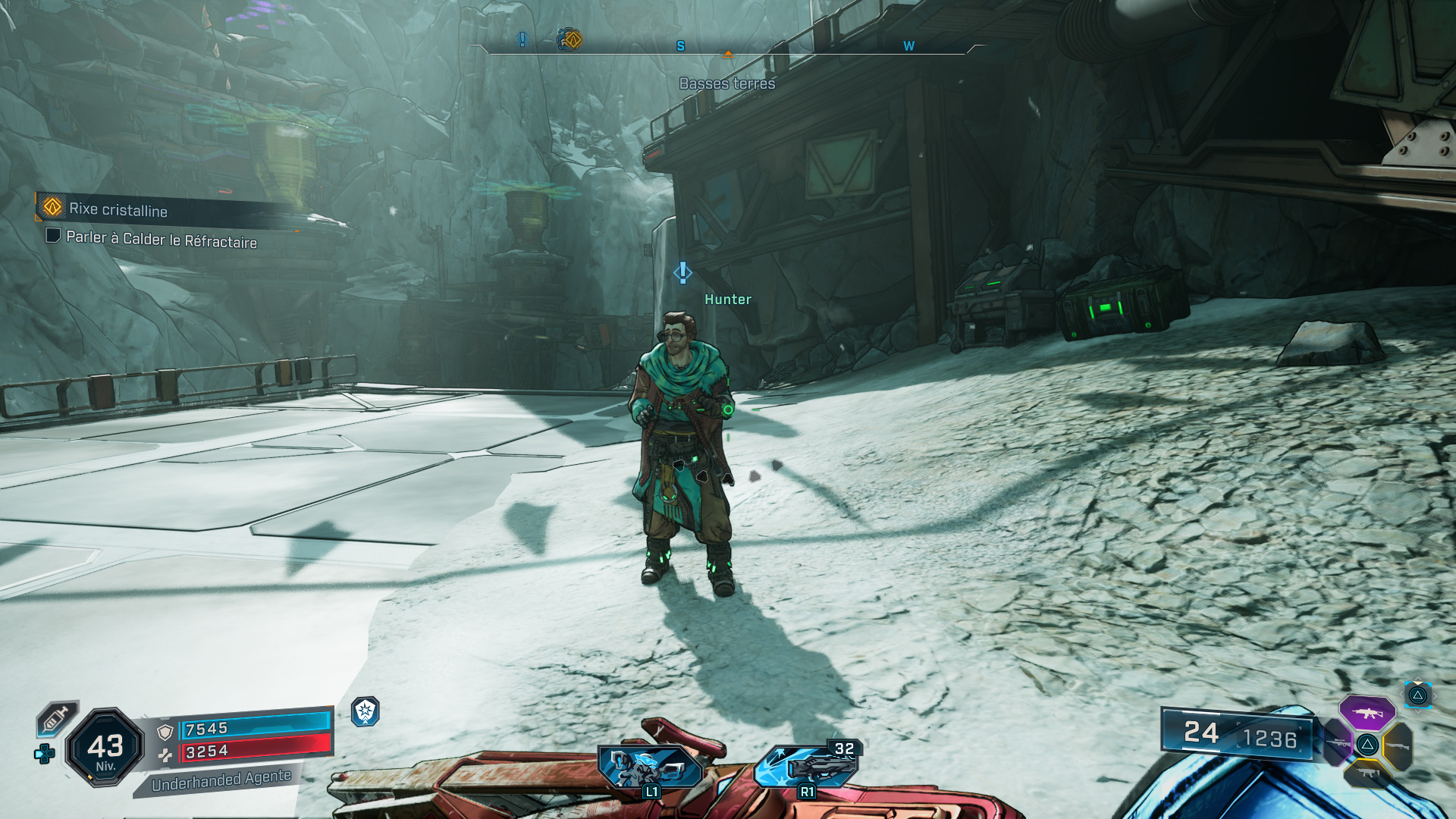Select the exclamation marker above Hunter

[x=682, y=272]
